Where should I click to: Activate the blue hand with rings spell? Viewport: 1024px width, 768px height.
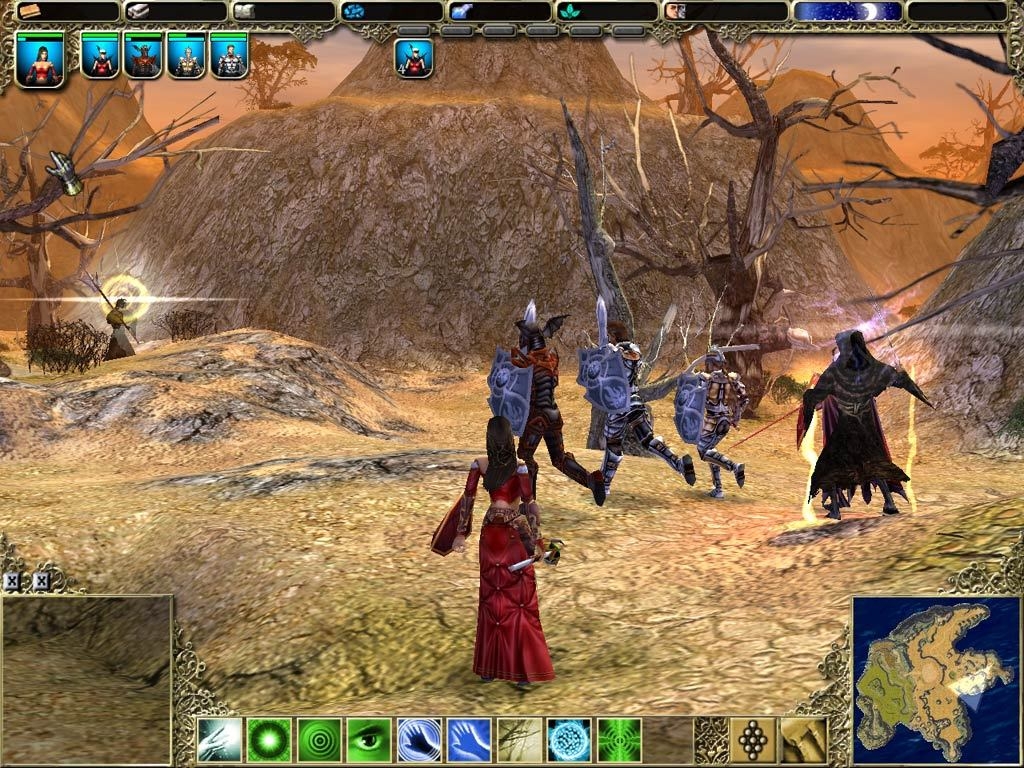[419, 740]
